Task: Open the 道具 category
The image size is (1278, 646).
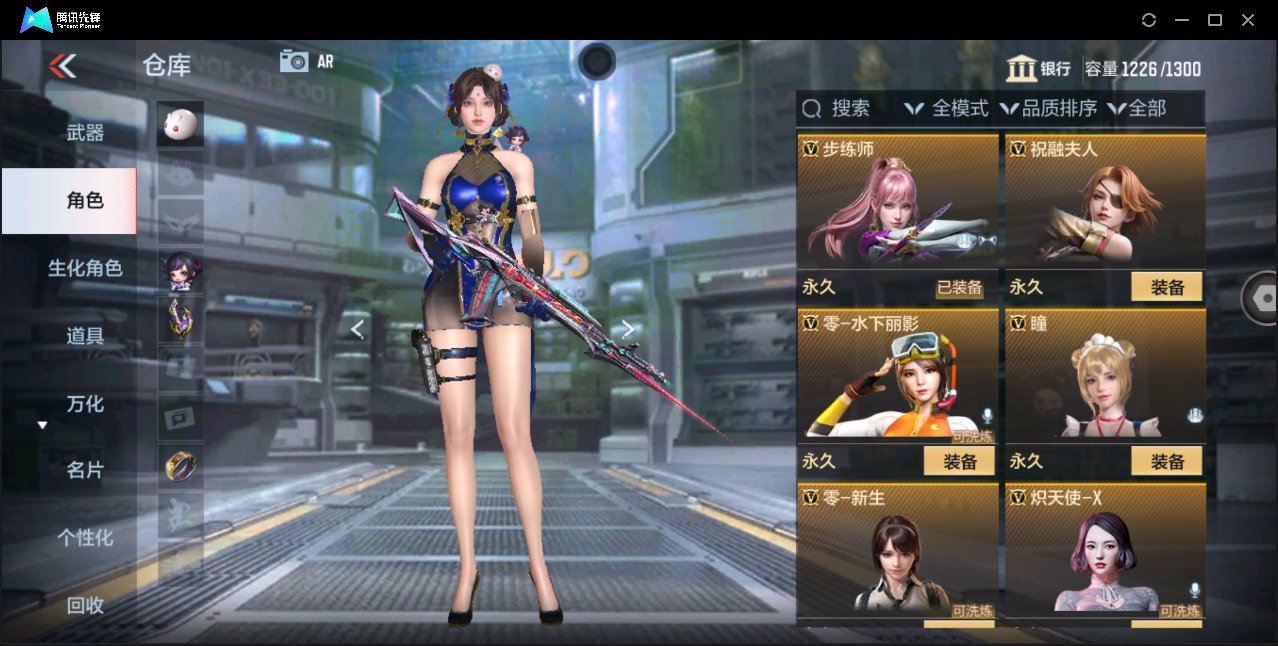Action: tap(85, 336)
